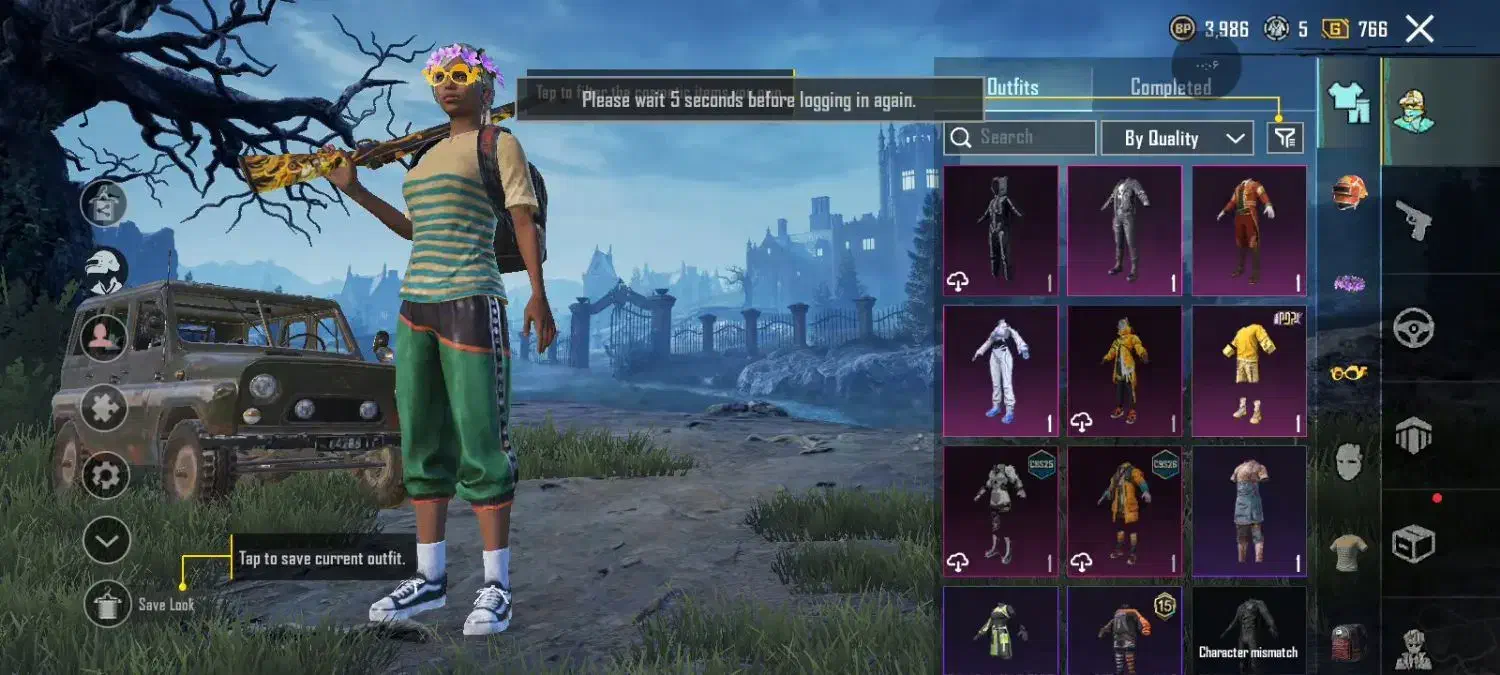Switch to the Completed tab
The height and width of the screenshot is (675, 1500).
(1170, 87)
